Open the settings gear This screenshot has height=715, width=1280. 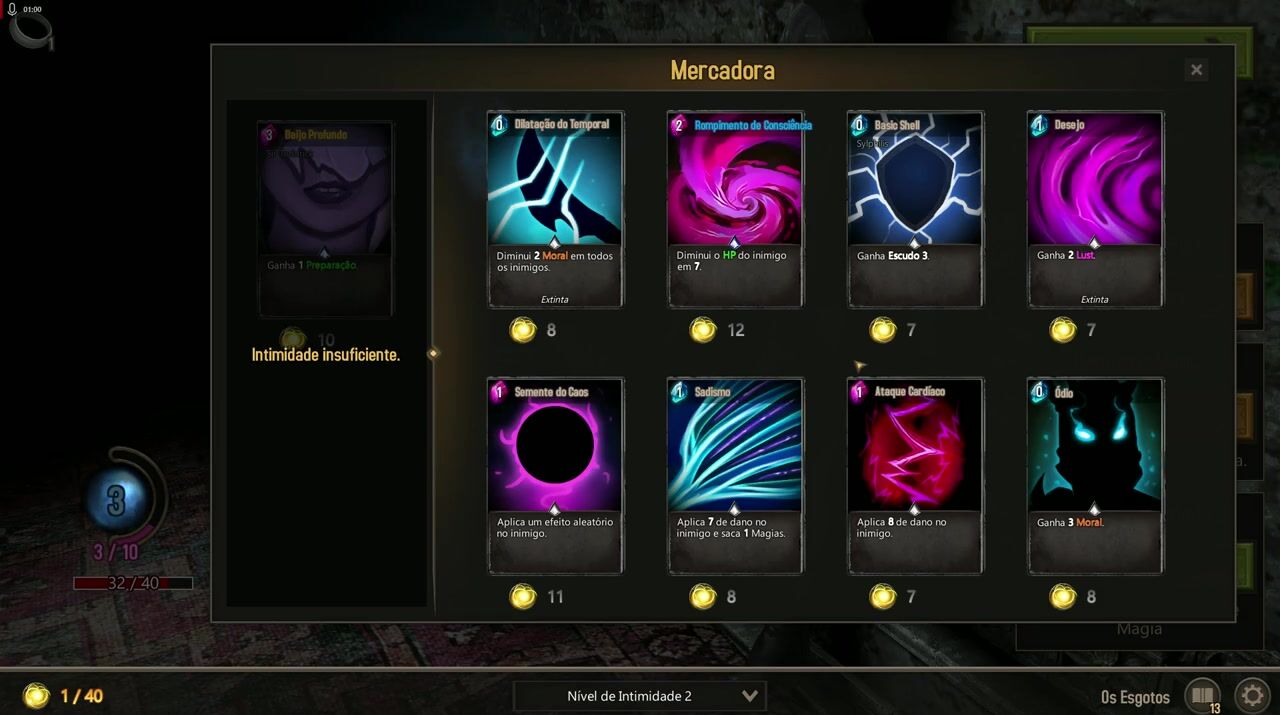1252,696
